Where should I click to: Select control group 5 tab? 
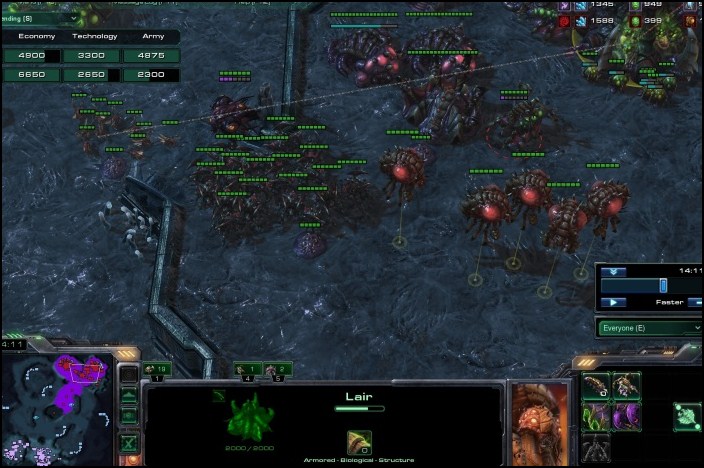(279, 370)
